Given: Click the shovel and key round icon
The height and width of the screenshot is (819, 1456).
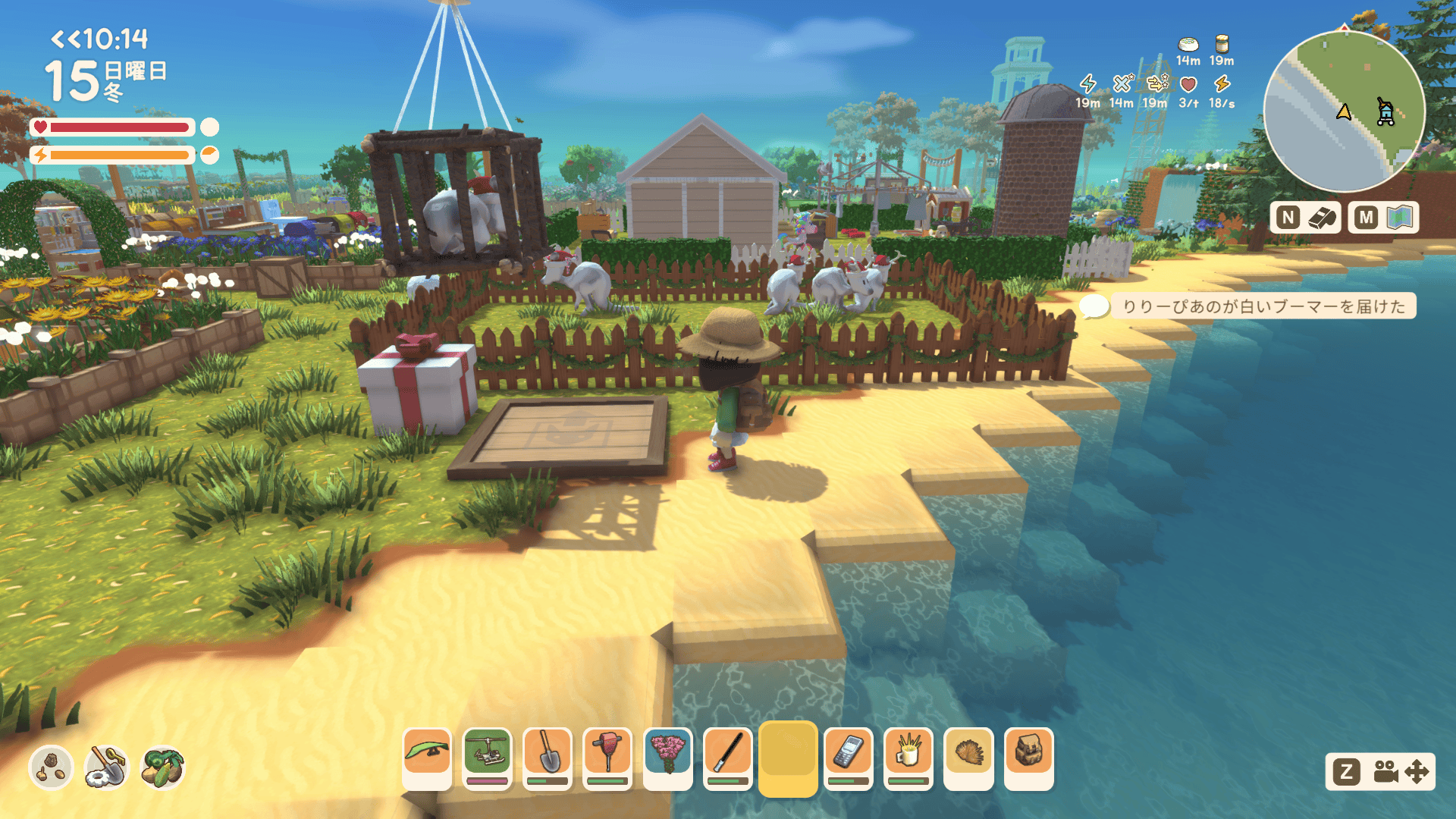Looking at the screenshot, I should (x=107, y=767).
